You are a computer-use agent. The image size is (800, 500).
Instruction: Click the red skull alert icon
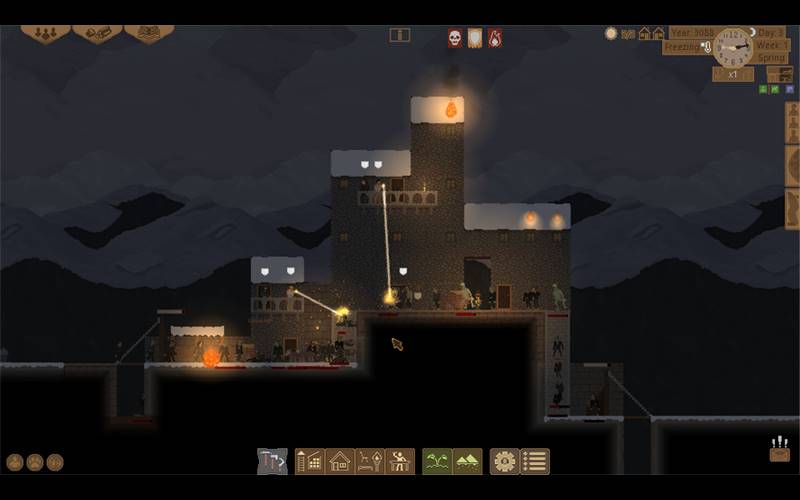pos(454,37)
